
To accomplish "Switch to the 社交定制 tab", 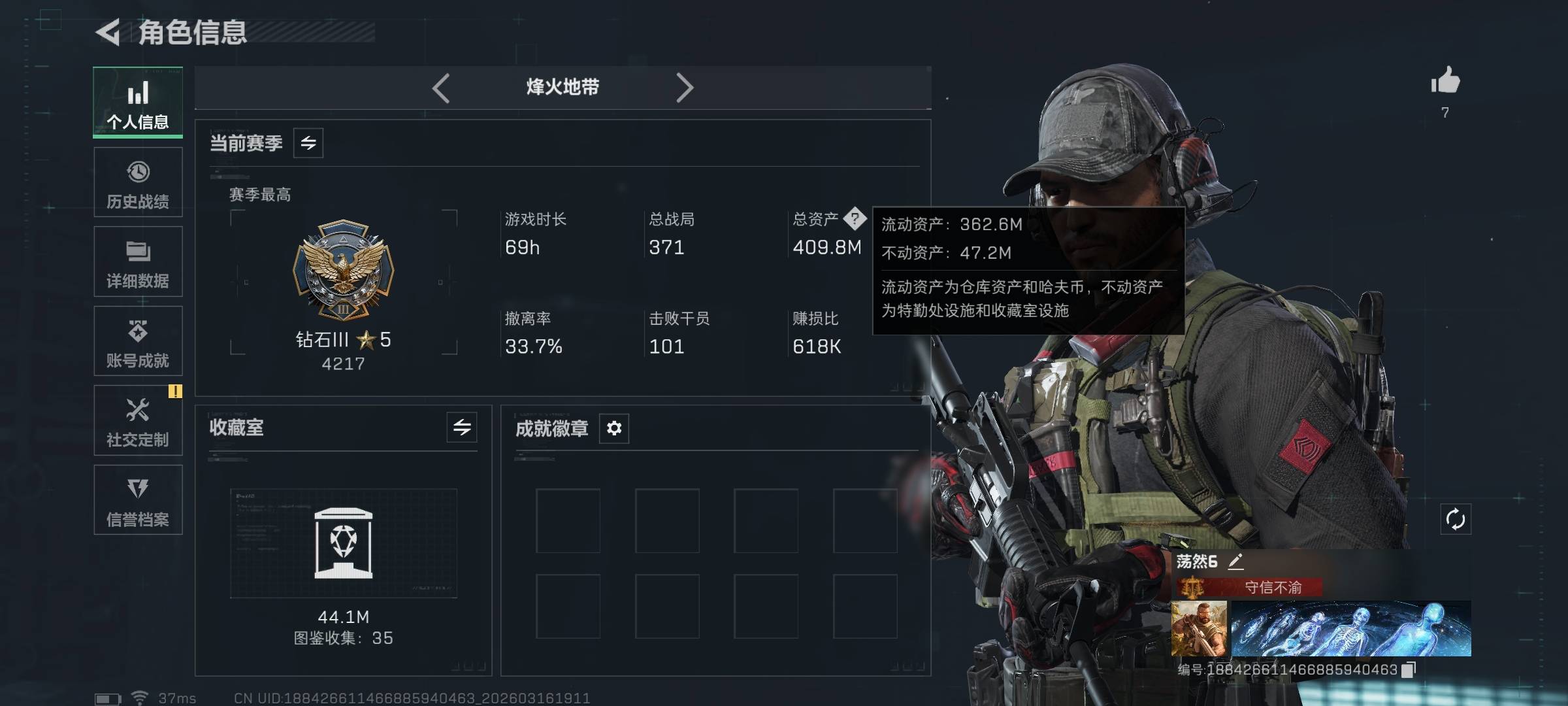I will click(138, 420).
